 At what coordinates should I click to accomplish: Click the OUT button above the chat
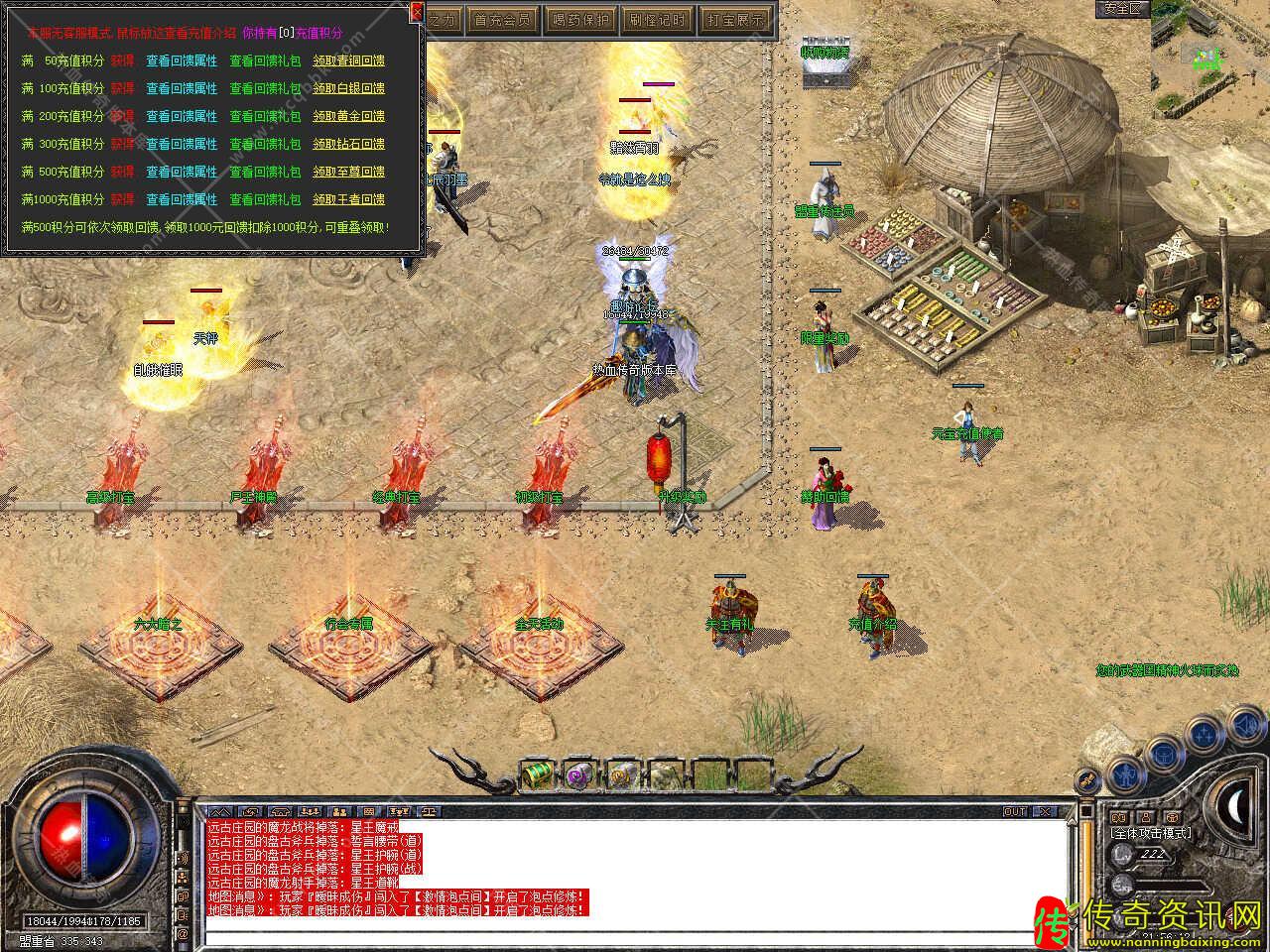pos(1015,811)
